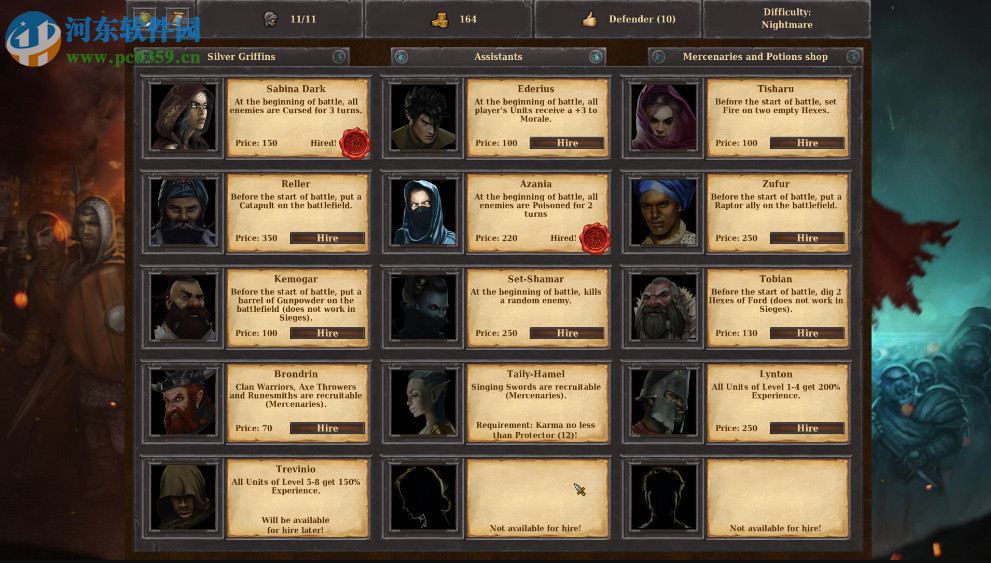The height and width of the screenshot is (563, 991).
Task: Hire Zufur for 250 gold
Action: pyautogui.click(x=807, y=238)
